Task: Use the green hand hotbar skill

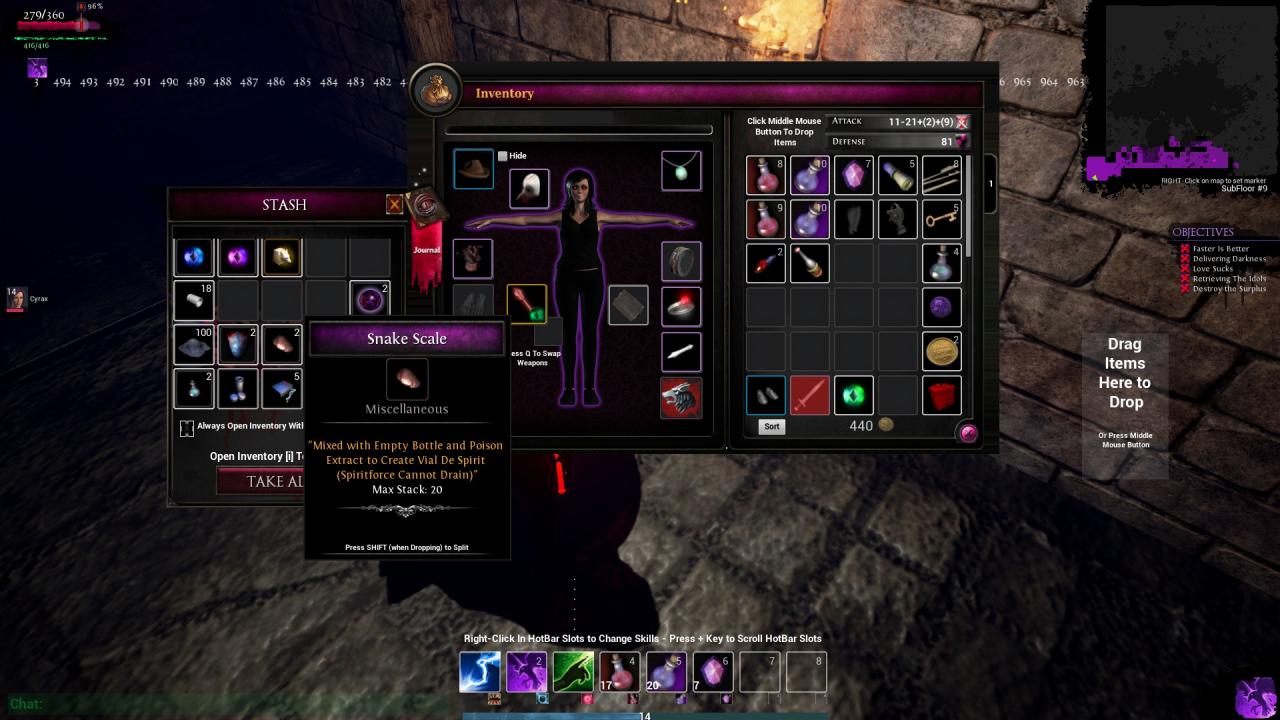Action: (x=573, y=672)
